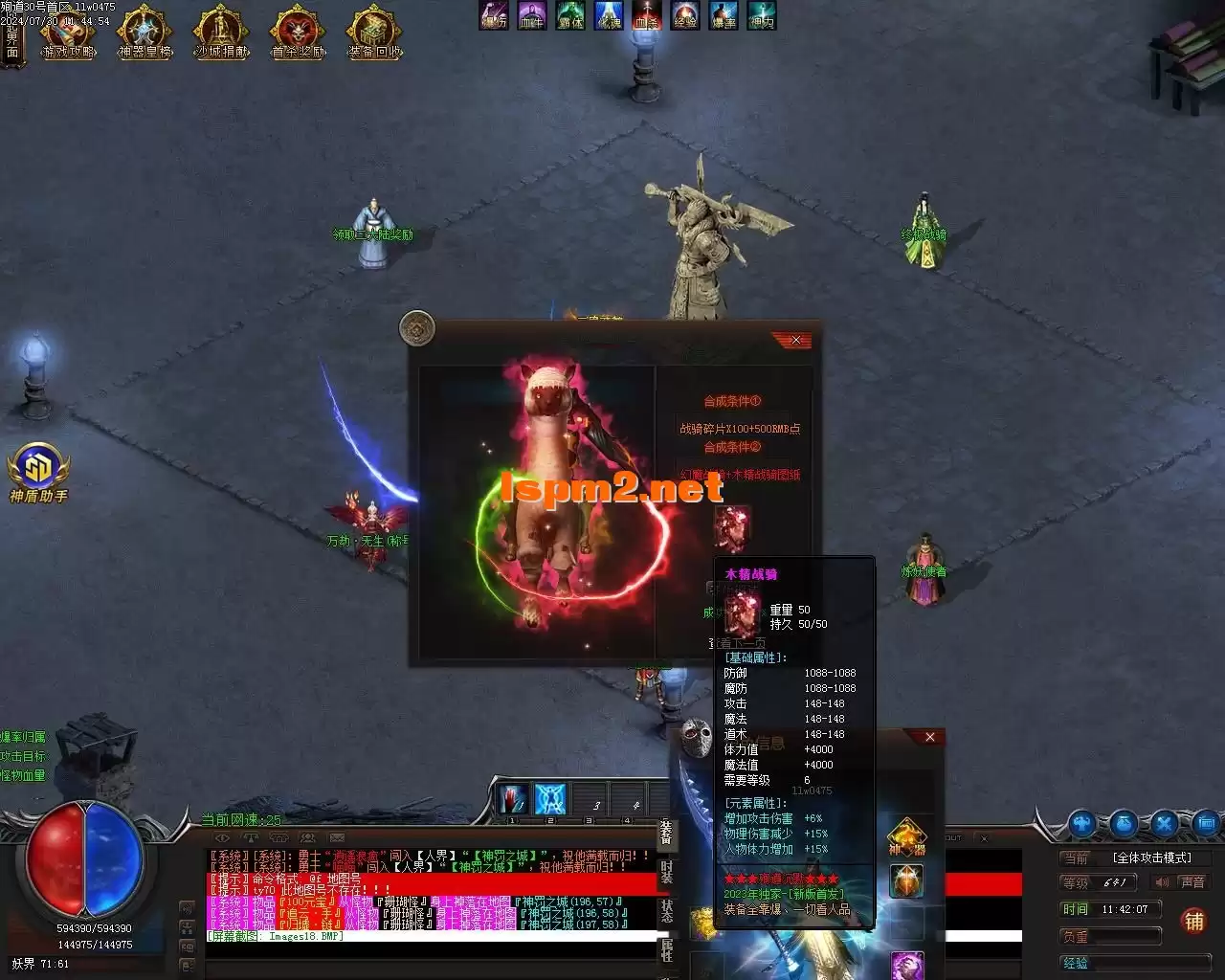Screen dimensions: 1225x980
Task: Activate the blue rune skill in hotbar
Action: pyautogui.click(x=550, y=799)
